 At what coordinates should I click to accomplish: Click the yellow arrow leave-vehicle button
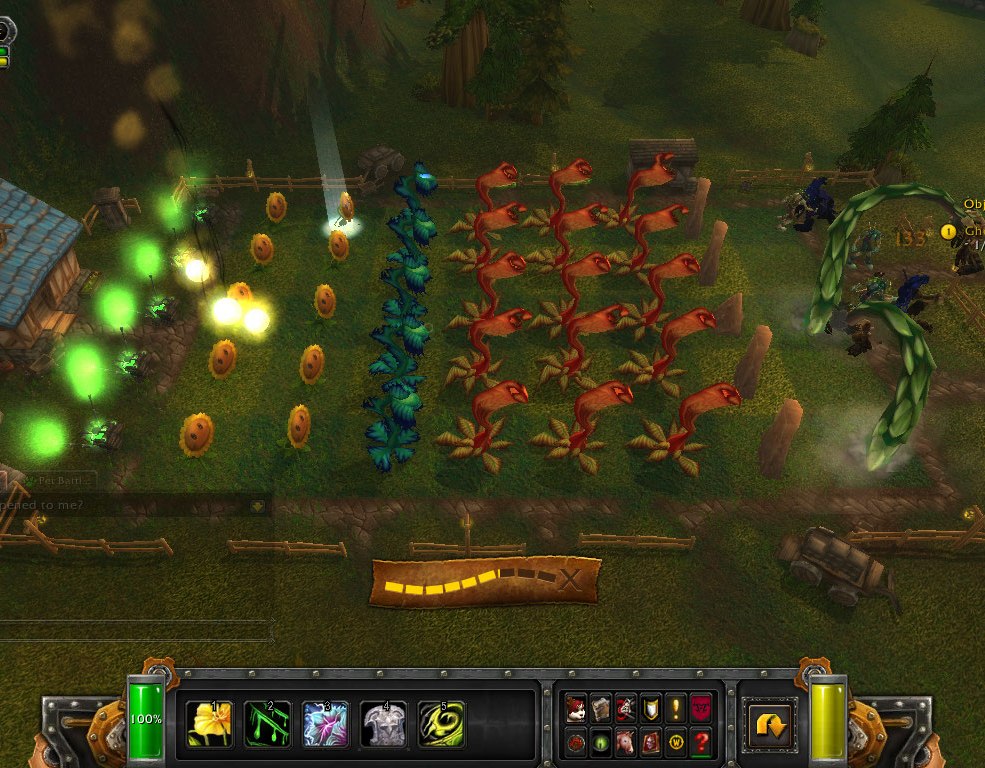click(x=769, y=725)
